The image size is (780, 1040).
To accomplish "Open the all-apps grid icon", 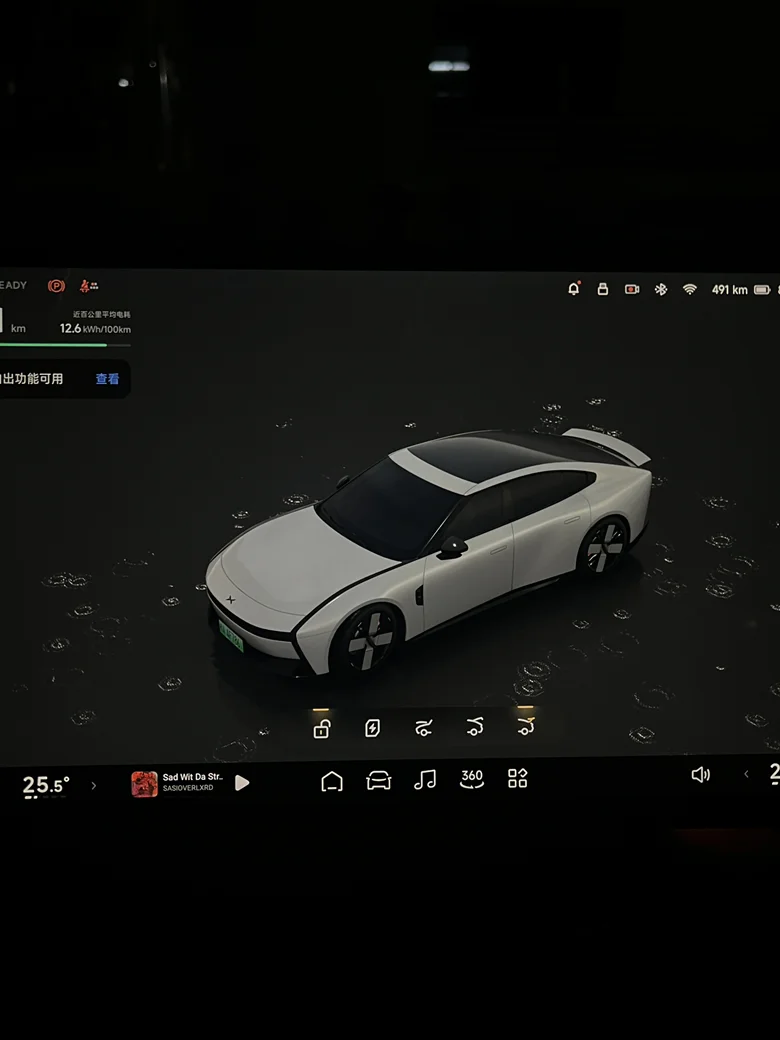I will [x=517, y=779].
